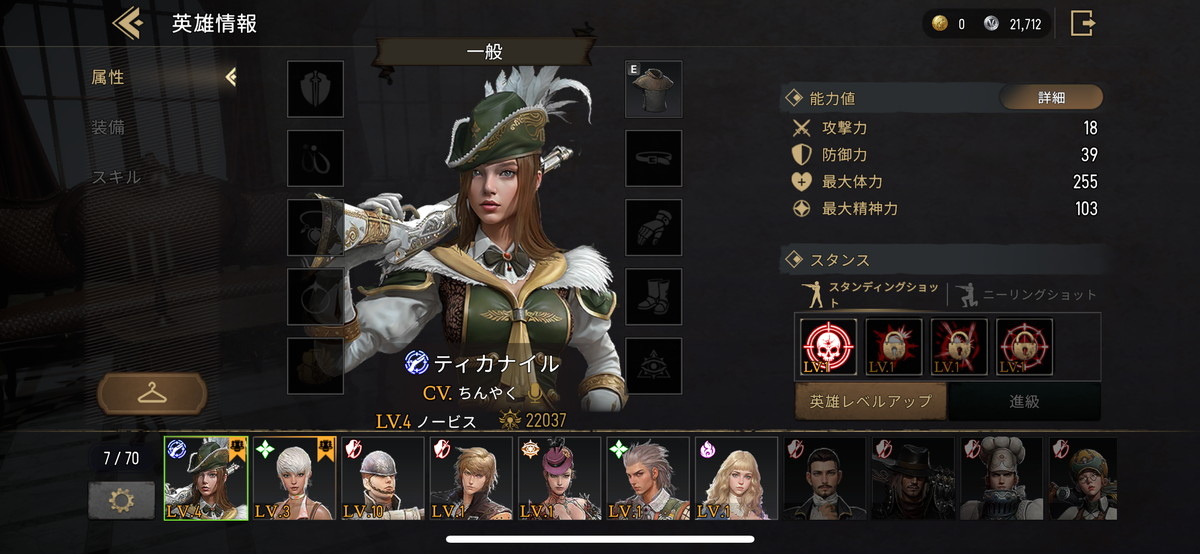The image size is (1200, 554).
Task: Select the chef hat hero portrait
Action: 1001,478
